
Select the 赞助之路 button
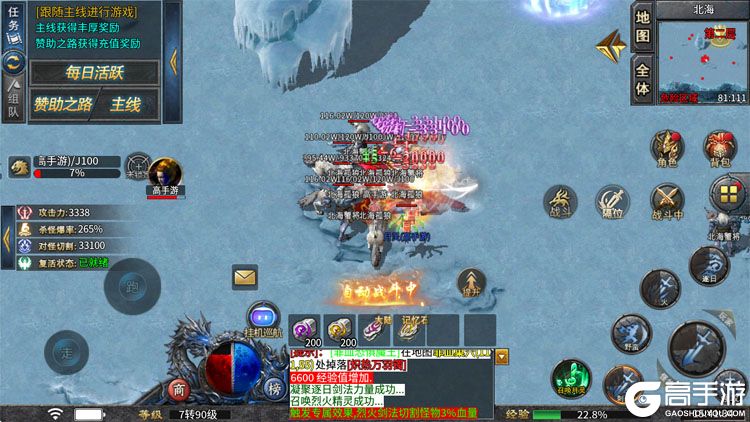click(61, 103)
